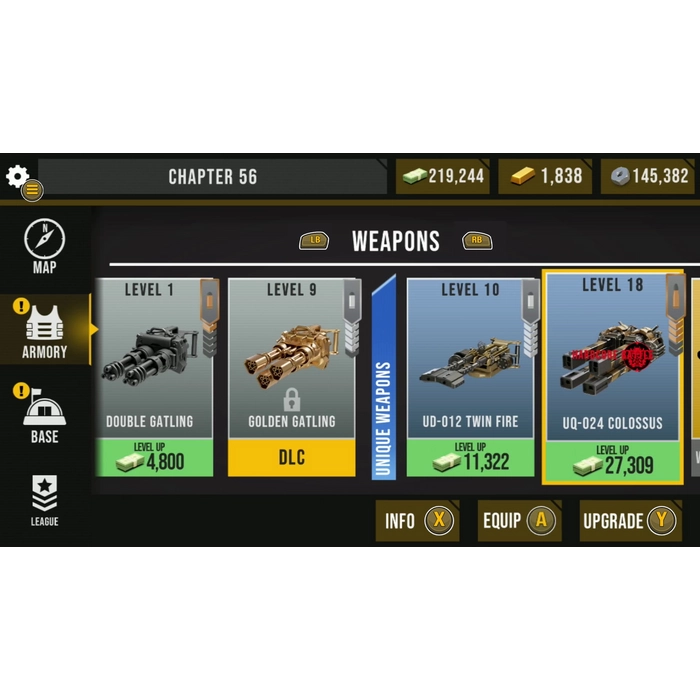Open the League section
Image resolution: width=700 pixels, height=700 pixels.
44,500
